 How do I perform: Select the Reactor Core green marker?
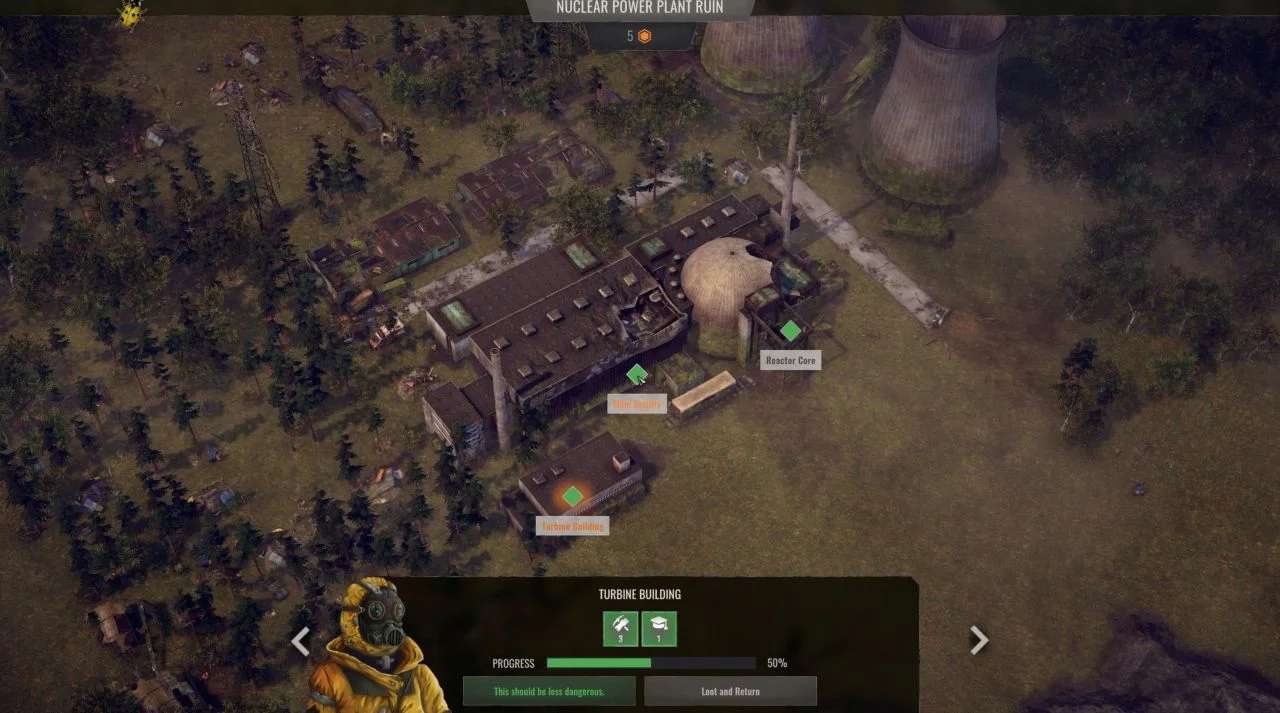pos(790,331)
